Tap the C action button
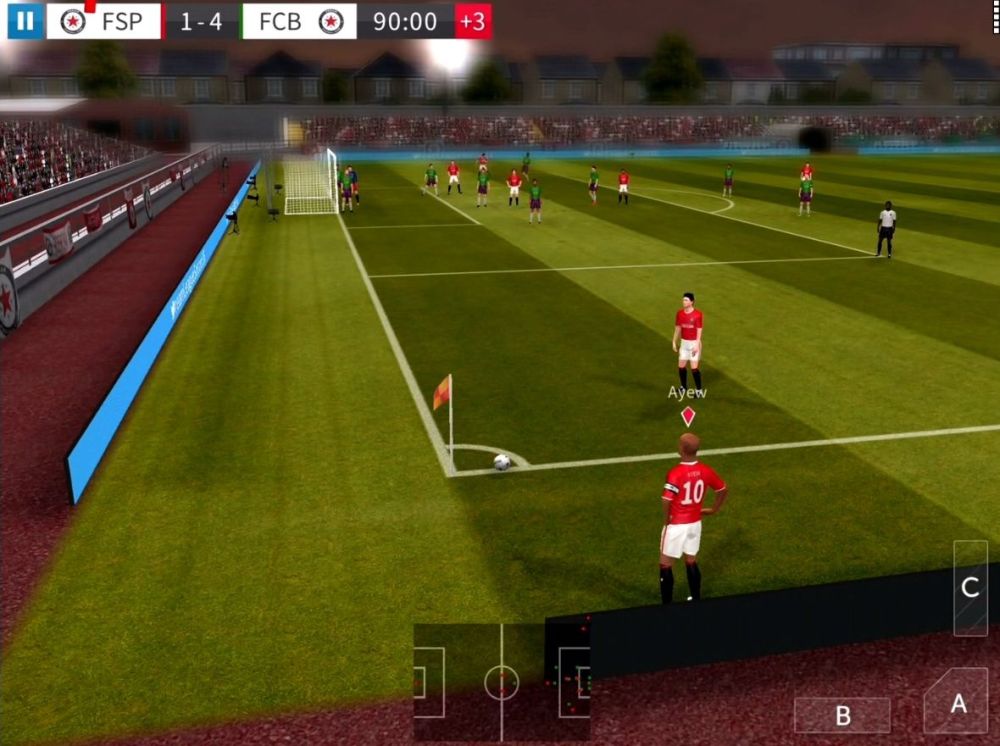This screenshot has height=746, width=1000. tap(969, 588)
